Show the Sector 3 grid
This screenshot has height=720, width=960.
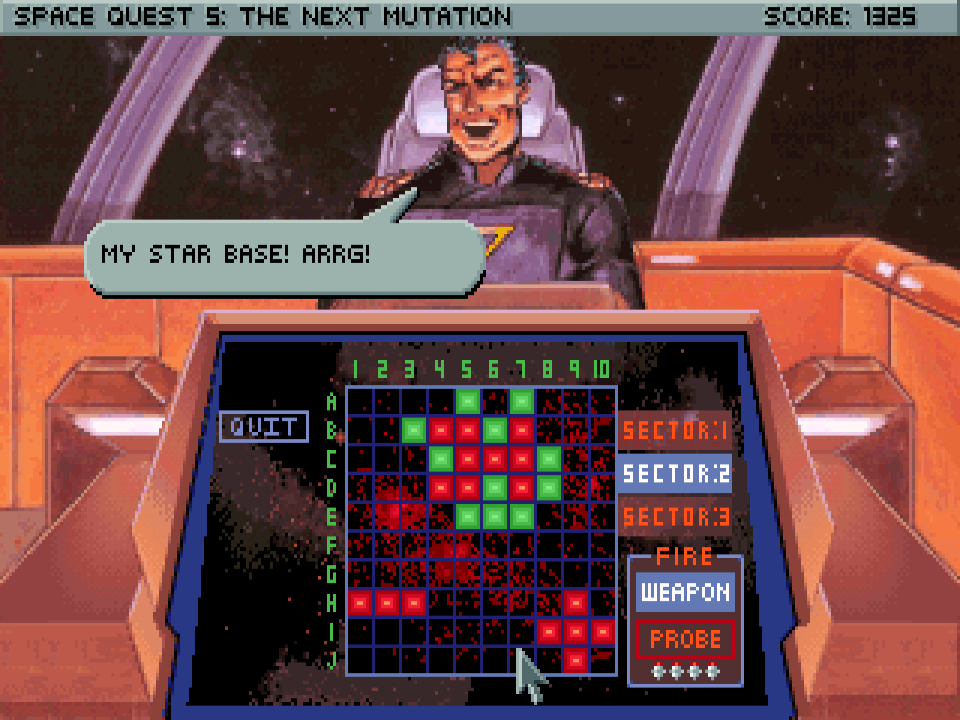click(673, 517)
